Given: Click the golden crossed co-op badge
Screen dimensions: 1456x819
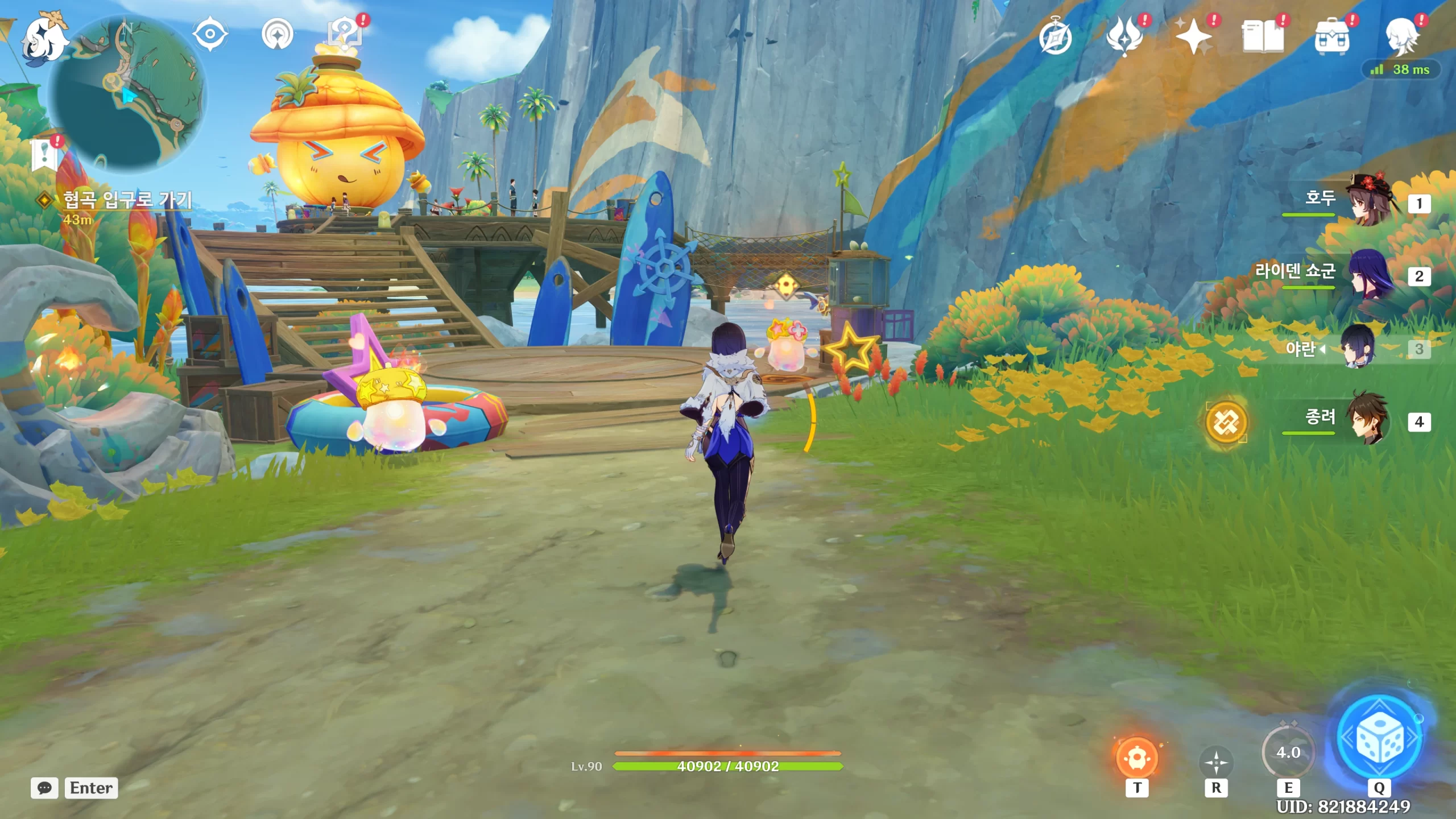Looking at the screenshot, I should (x=1226, y=422).
